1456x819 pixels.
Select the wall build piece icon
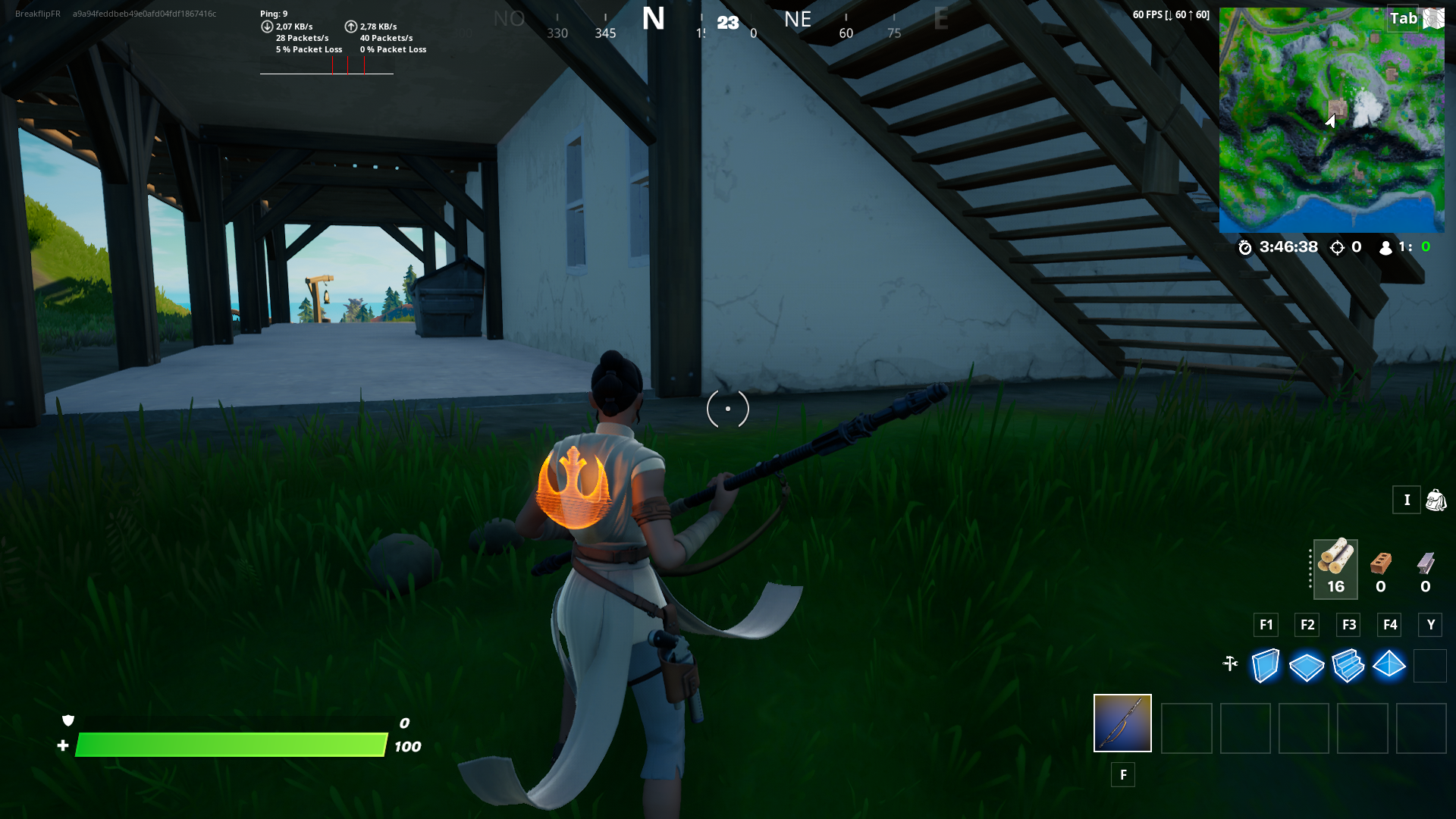pyautogui.click(x=1264, y=665)
